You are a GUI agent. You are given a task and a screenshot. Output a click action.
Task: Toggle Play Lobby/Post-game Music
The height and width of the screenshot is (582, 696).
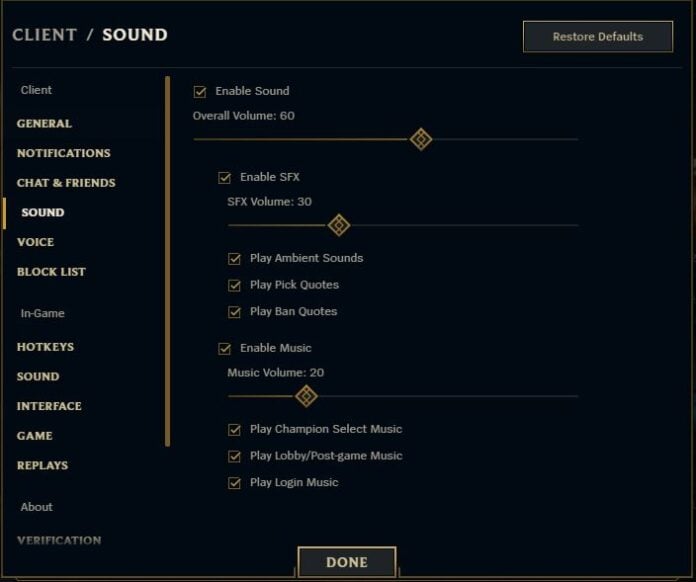click(x=235, y=456)
